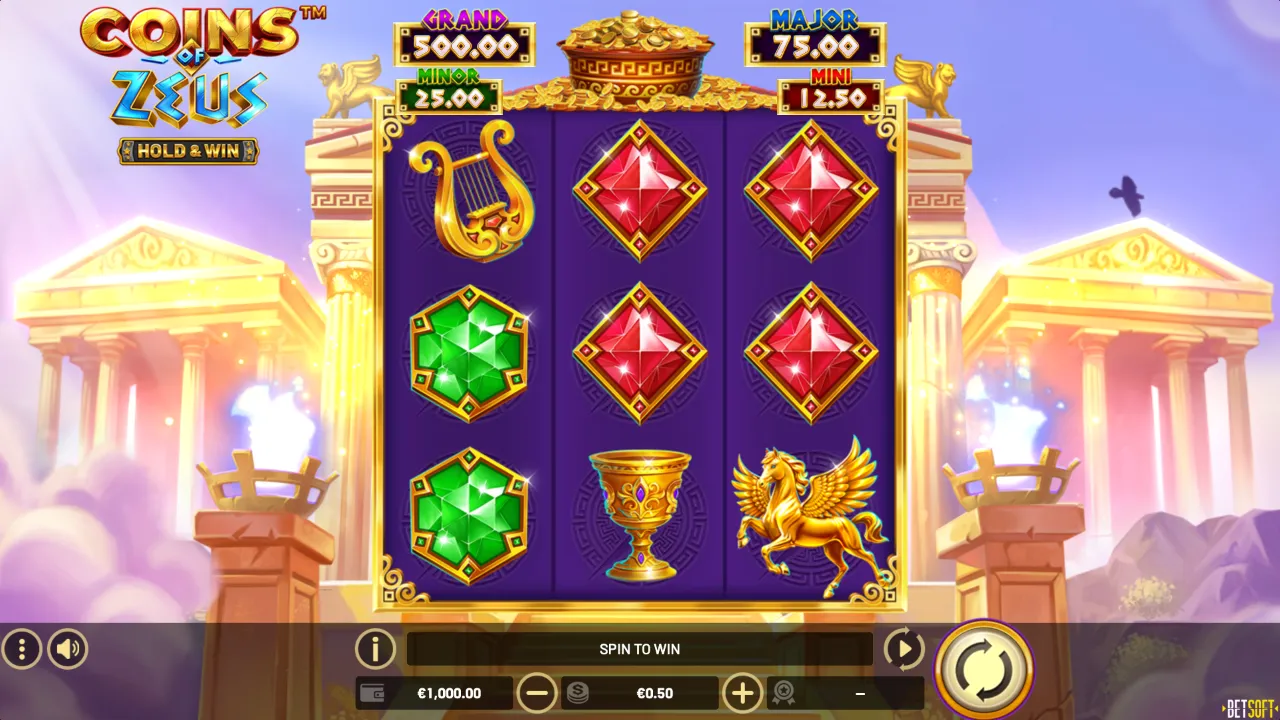The width and height of the screenshot is (1280, 720).
Task: Decrease the bet with the minus button
Action: (538, 693)
